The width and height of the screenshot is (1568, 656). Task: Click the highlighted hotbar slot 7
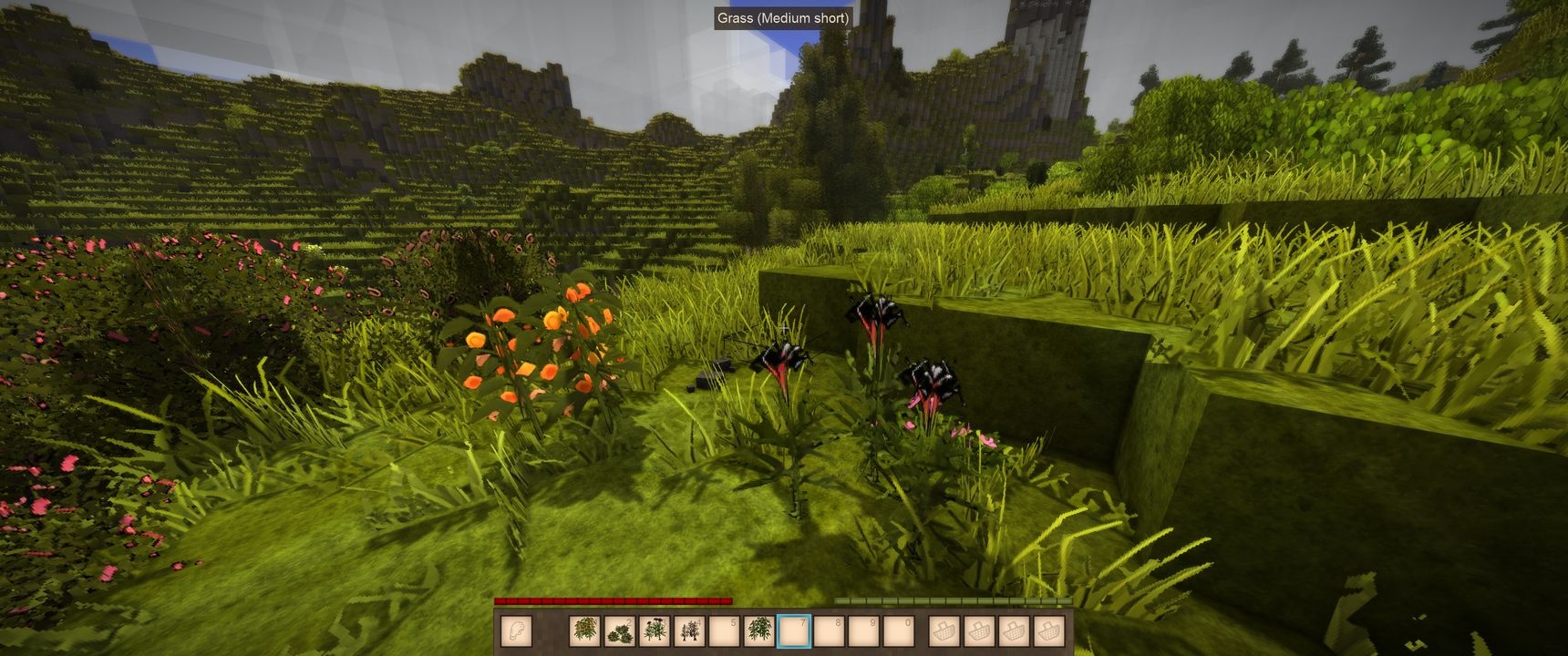tap(793, 630)
